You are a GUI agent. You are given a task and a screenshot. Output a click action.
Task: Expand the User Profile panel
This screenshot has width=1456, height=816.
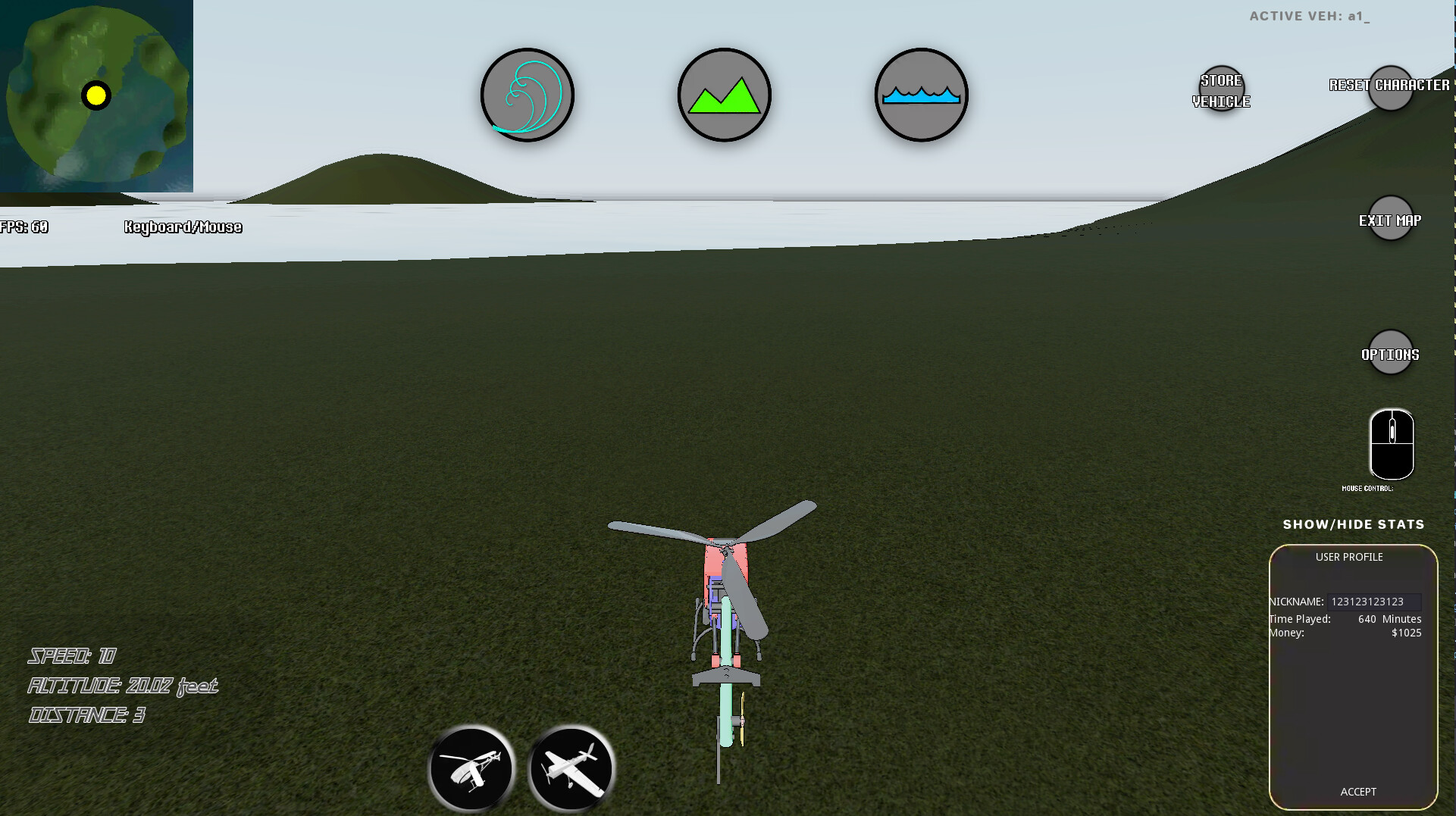[1349, 557]
